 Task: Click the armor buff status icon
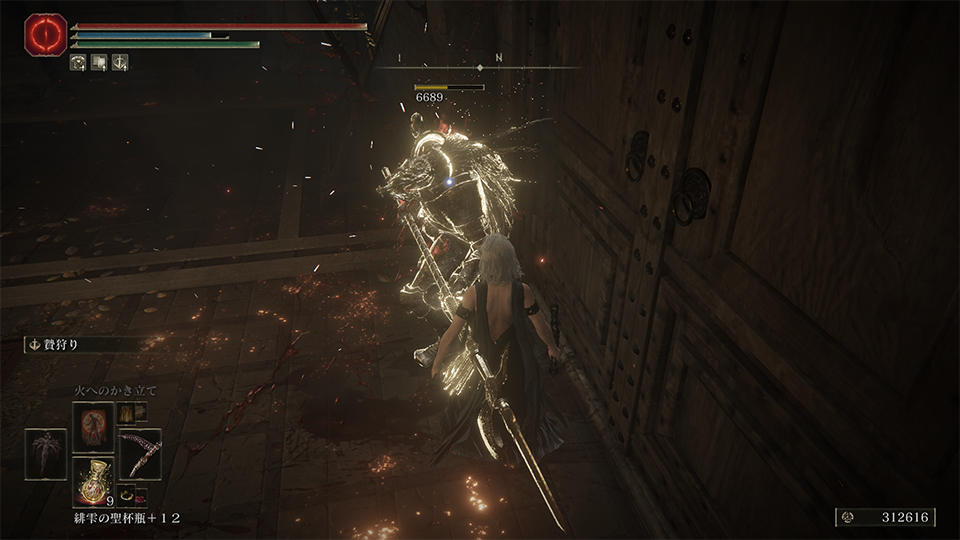(x=78, y=62)
